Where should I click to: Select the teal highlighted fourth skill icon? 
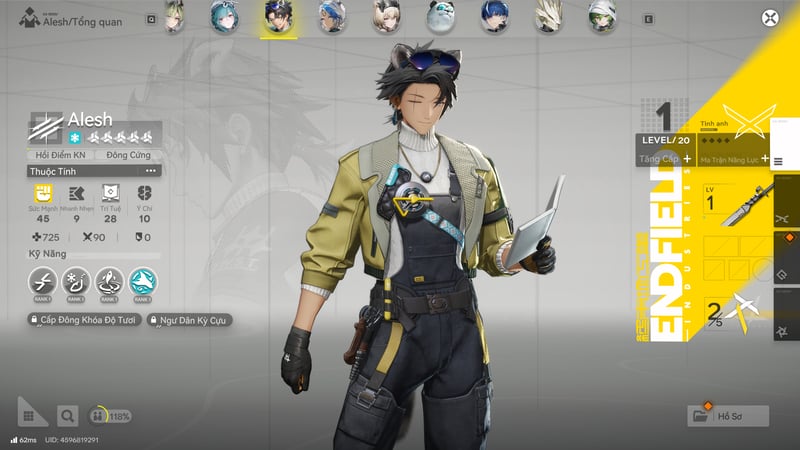click(142, 283)
